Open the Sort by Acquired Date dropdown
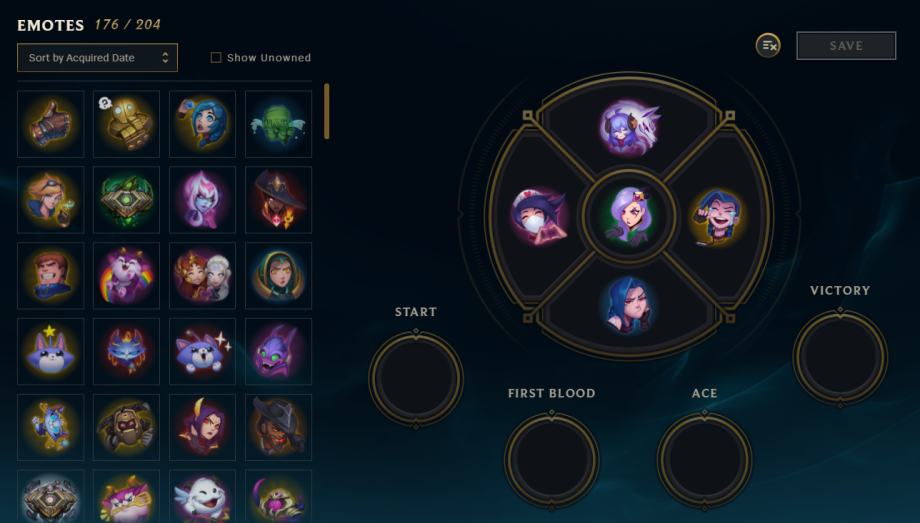Viewport: 920px width, 523px height. (97, 58)
